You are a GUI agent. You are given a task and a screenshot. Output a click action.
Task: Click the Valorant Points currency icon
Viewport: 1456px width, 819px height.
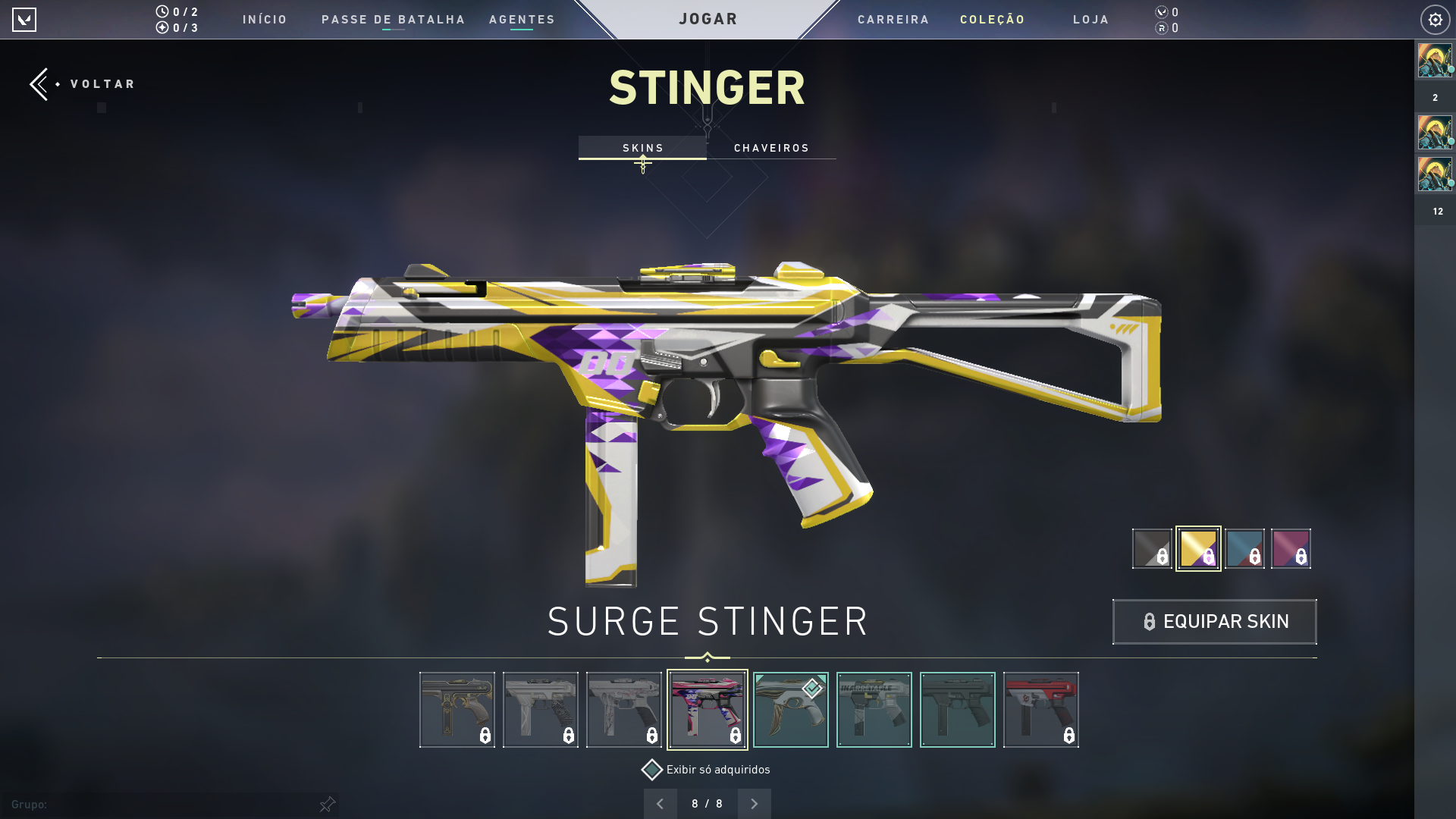tap(1160, 12)
